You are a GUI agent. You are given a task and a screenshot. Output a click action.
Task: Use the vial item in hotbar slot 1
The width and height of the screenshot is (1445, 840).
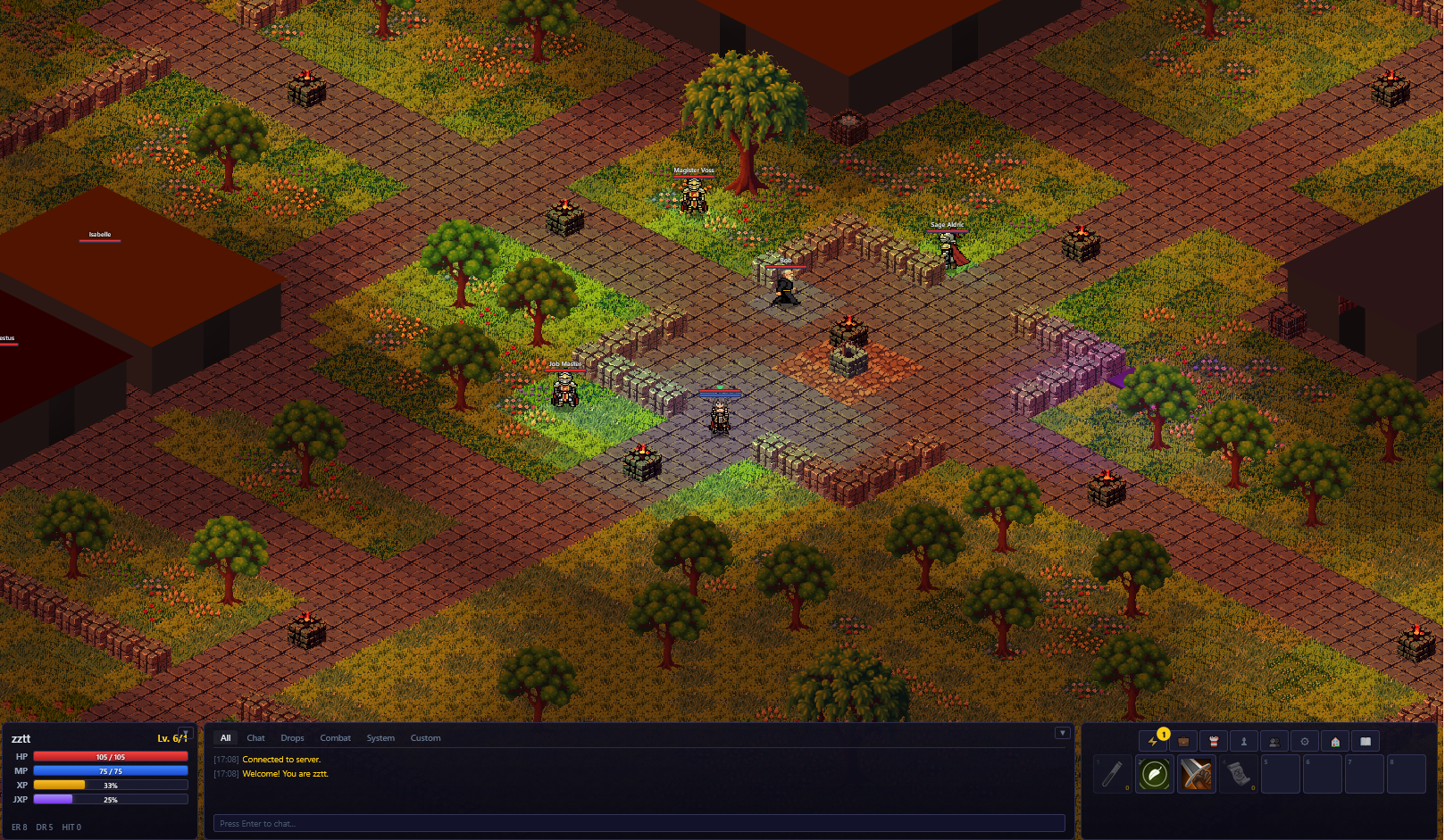click(1113, 773)
